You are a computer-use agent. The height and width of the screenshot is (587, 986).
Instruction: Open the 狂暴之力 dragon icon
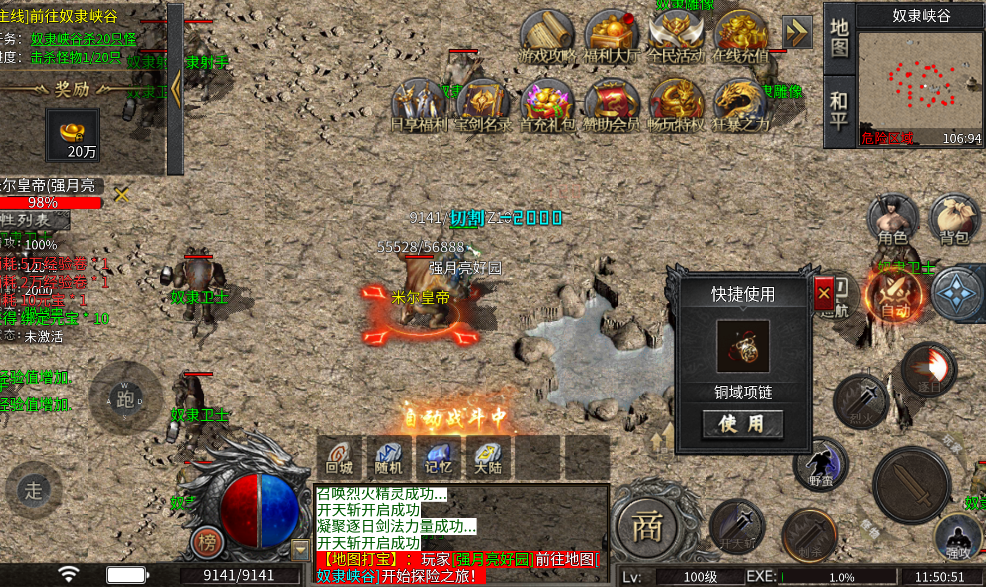741,105
